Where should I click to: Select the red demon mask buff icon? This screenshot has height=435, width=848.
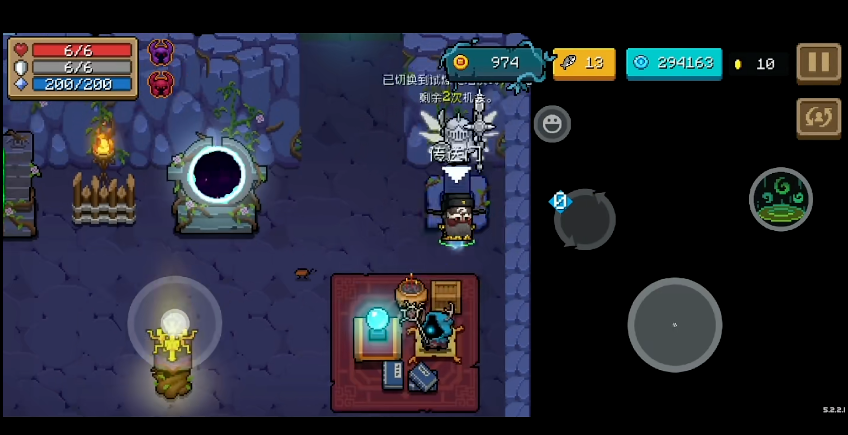160,84
